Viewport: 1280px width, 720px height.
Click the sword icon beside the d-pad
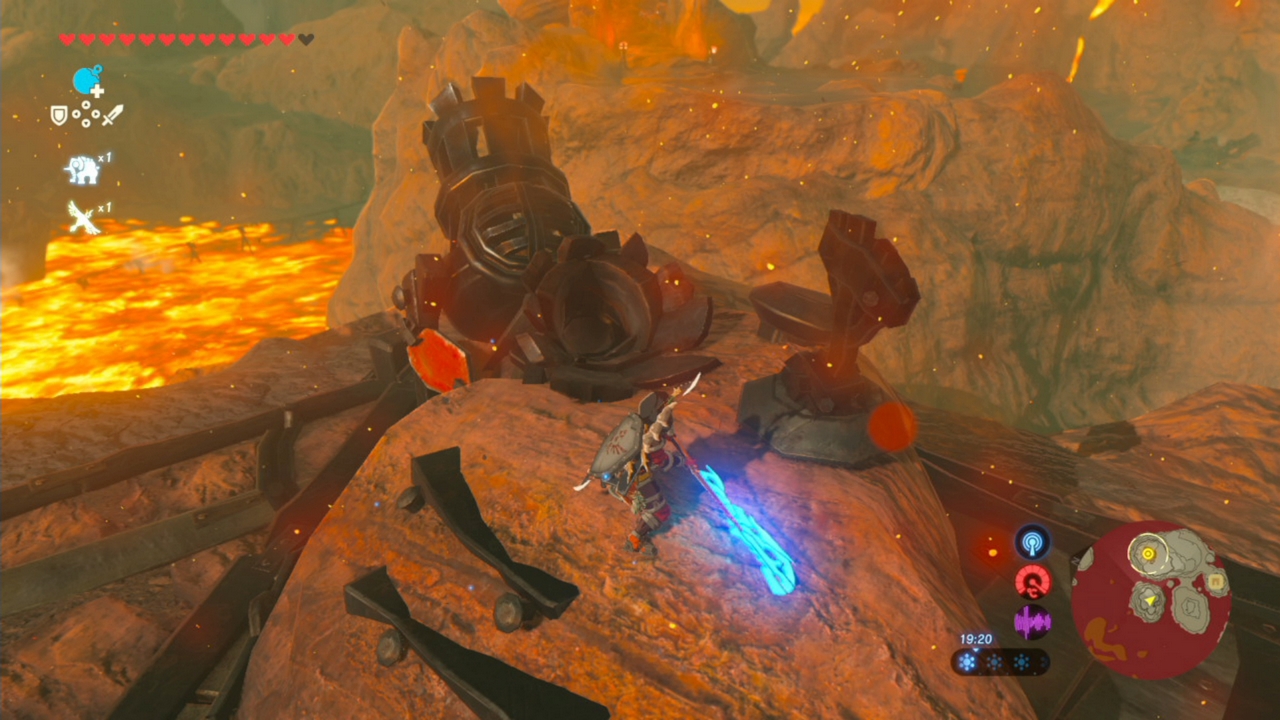click(x=112, y=113)
